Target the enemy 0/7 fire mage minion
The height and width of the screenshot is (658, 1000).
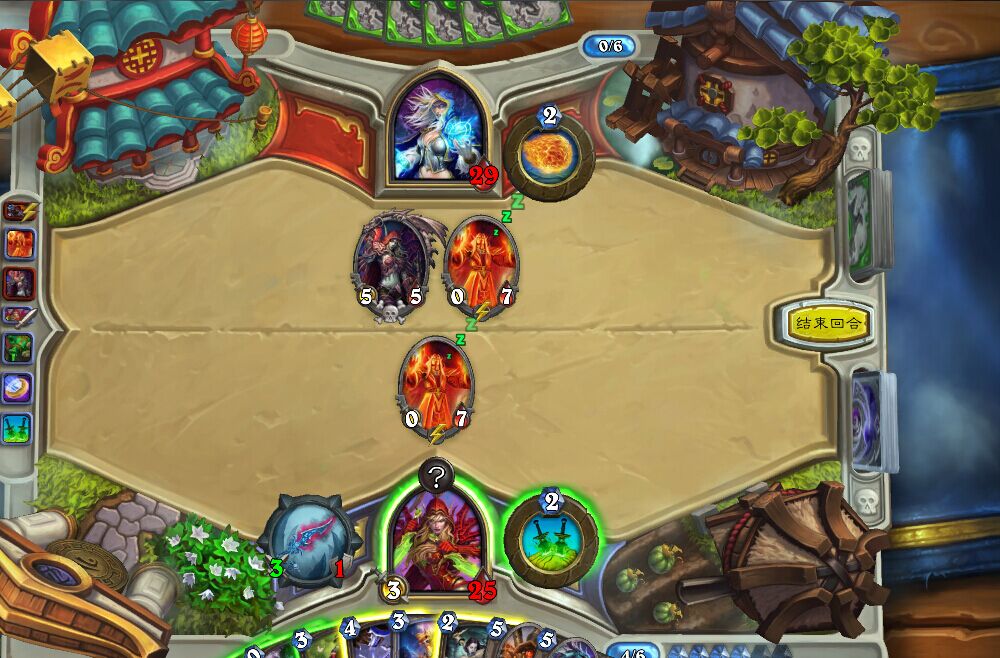(x=480, y=263)
